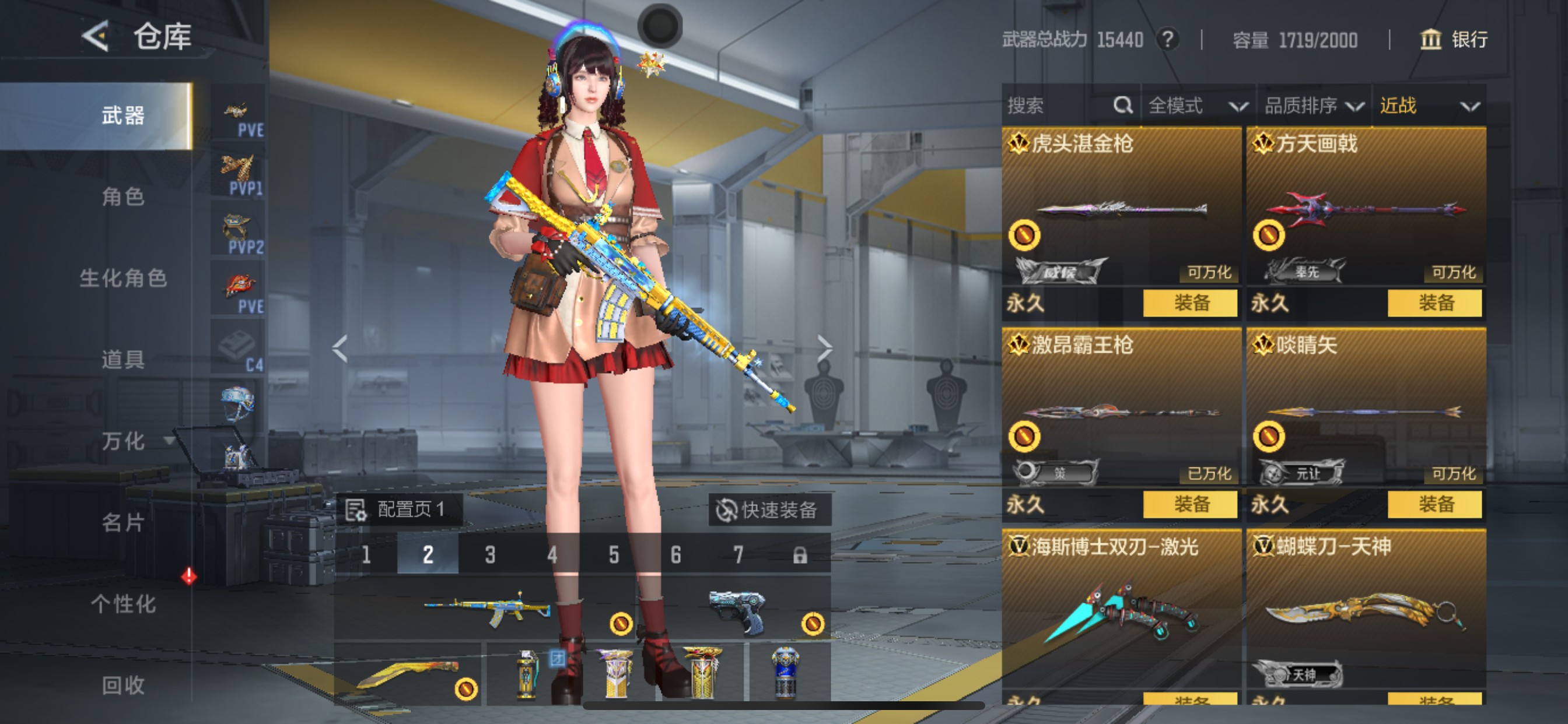Open the 银行 bank panel
The width and height of the screenshot is (1568, 724).
(x=1454, y=40)
